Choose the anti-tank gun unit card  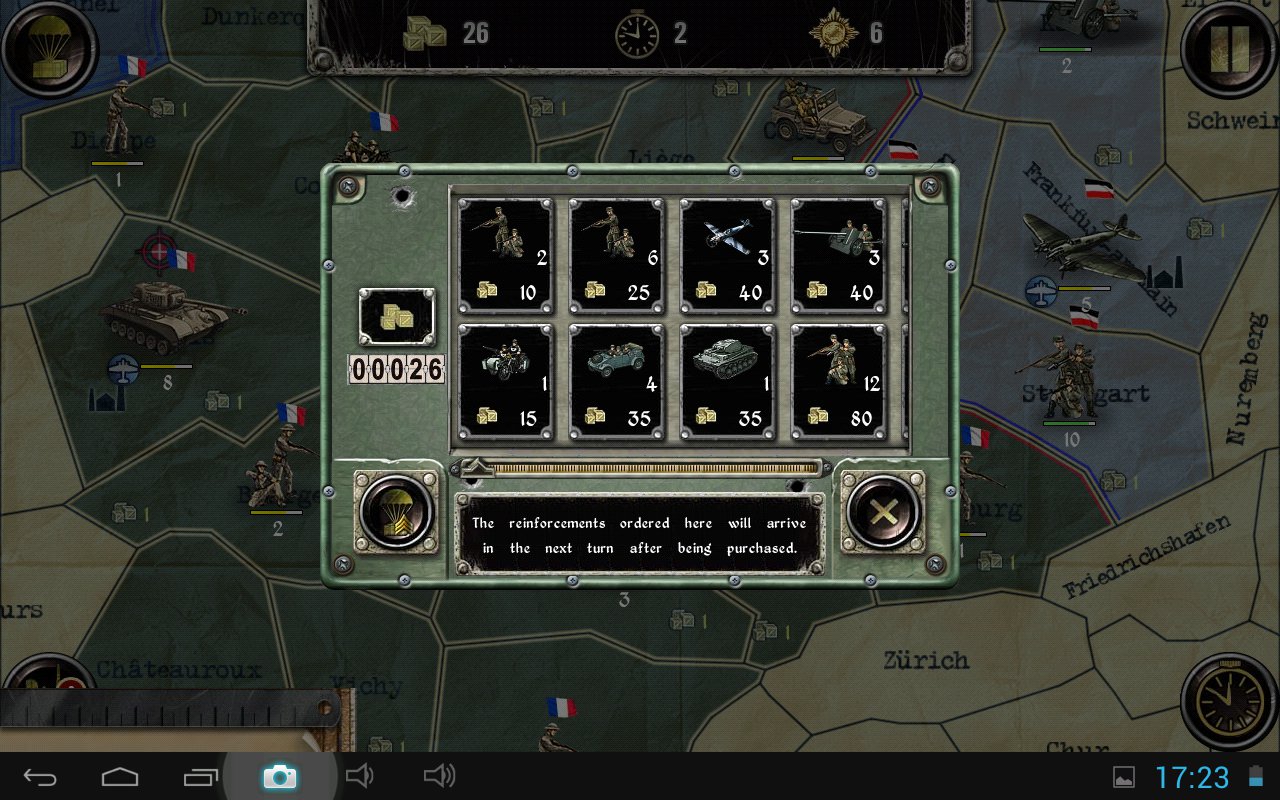point(838,255)
